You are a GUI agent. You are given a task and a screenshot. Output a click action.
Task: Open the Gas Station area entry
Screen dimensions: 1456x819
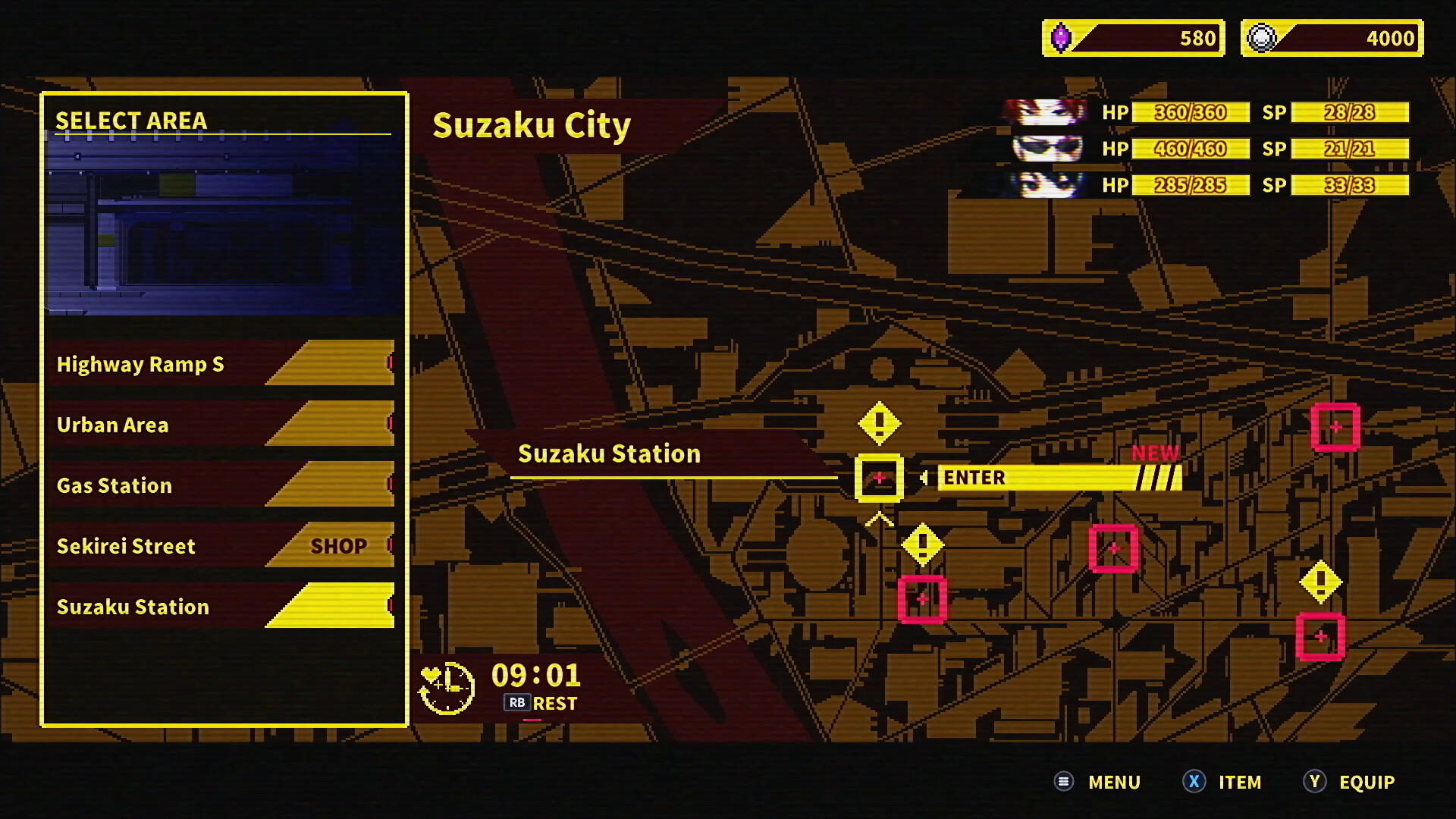[115, 485]
